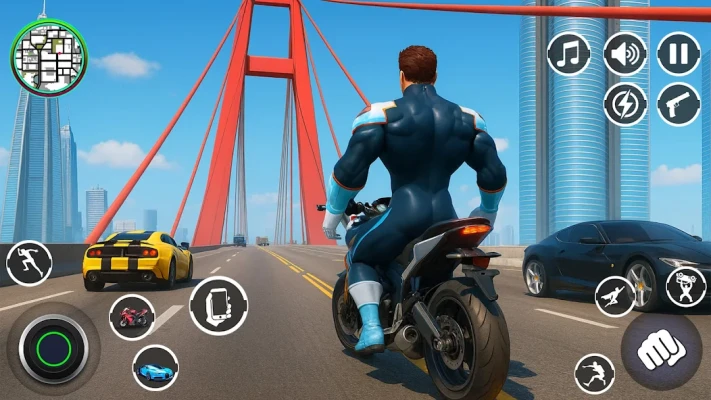This screenshot has width=711, height=400.
Task: Toggle the music note button
Action: click(x=569, y=54)
